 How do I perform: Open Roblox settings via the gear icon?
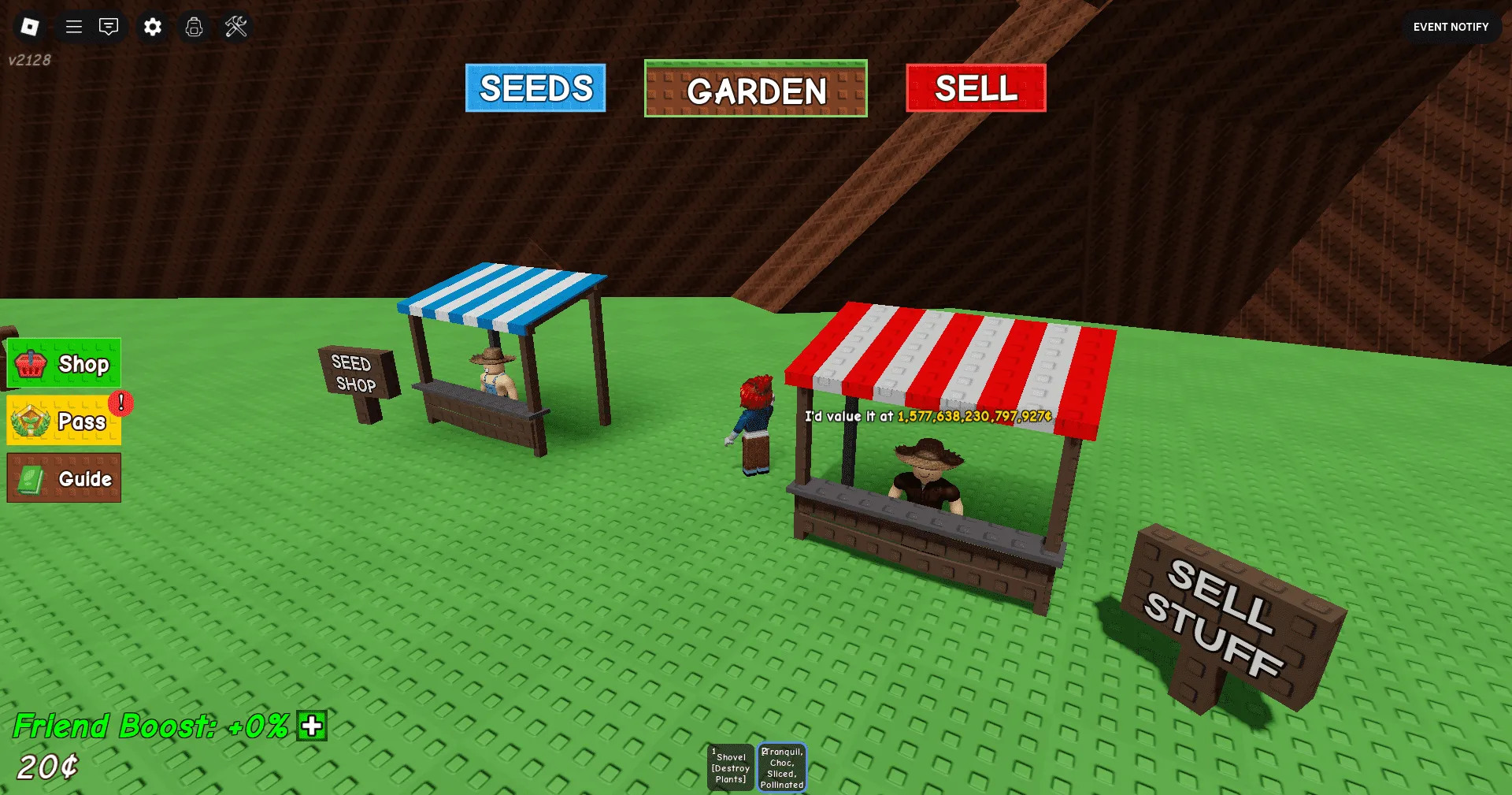(152, 26)
